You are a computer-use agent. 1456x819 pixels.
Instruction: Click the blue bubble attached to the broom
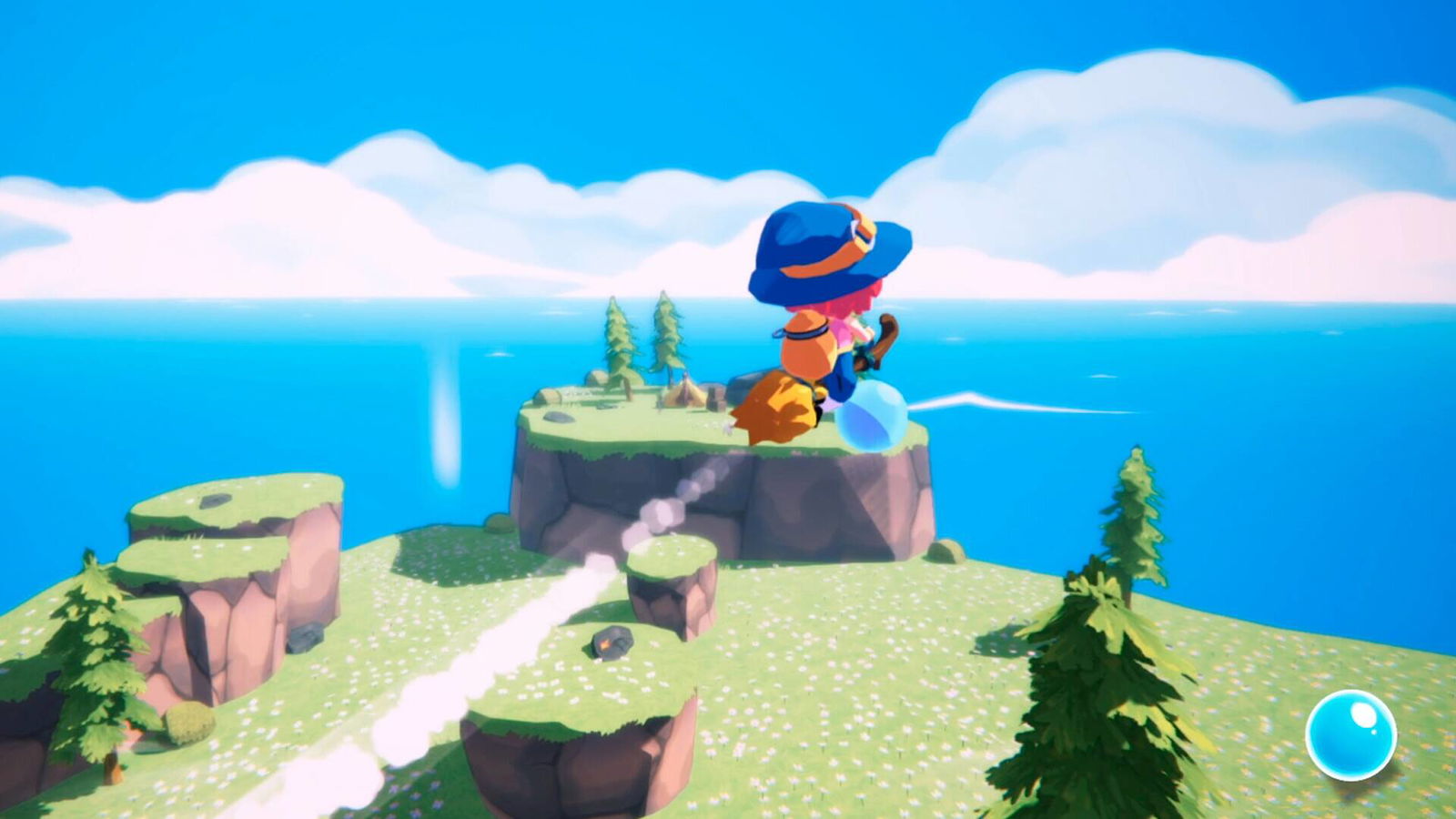(x=874, y=414)
